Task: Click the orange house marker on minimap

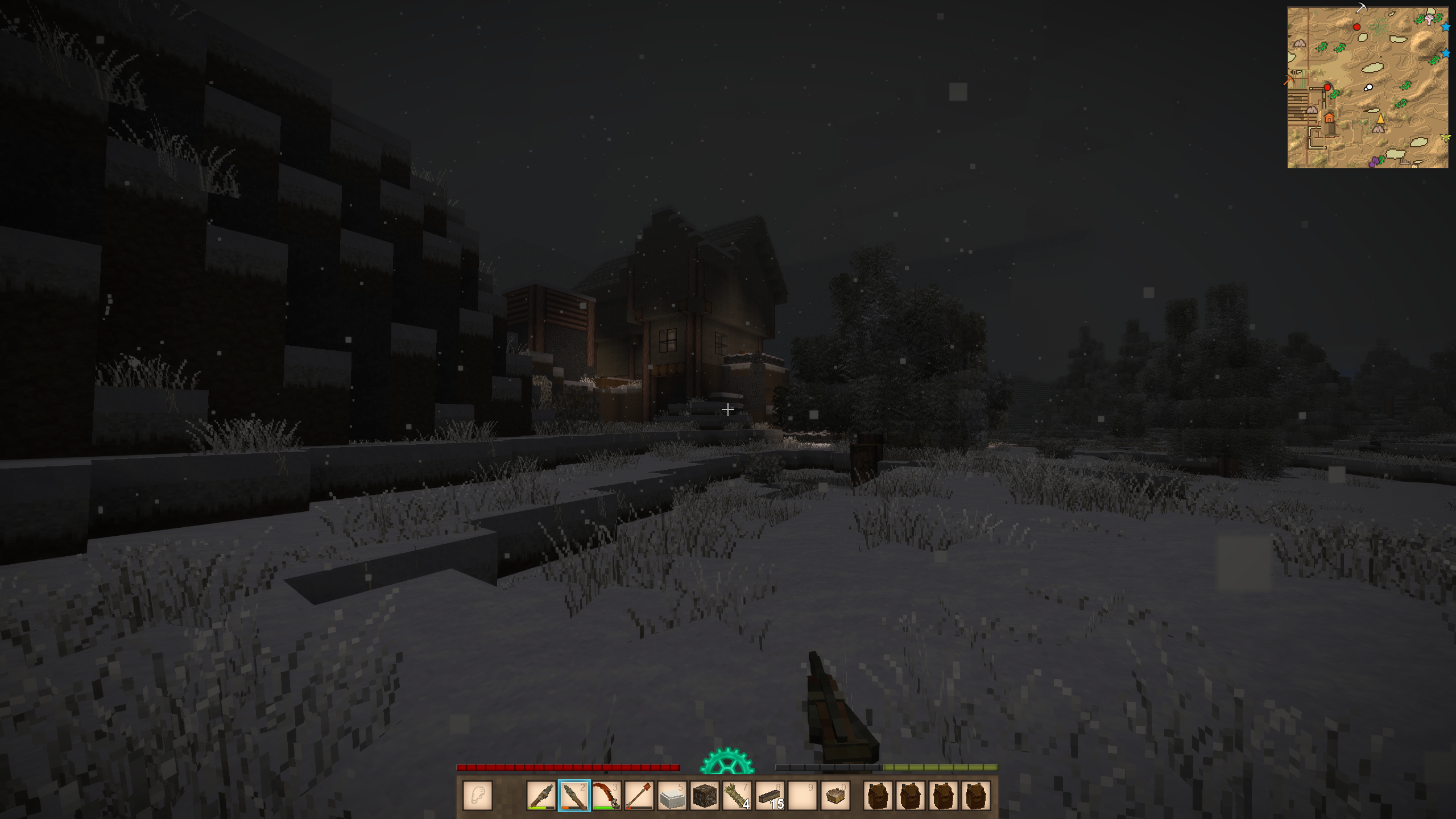Action: 1329,118
